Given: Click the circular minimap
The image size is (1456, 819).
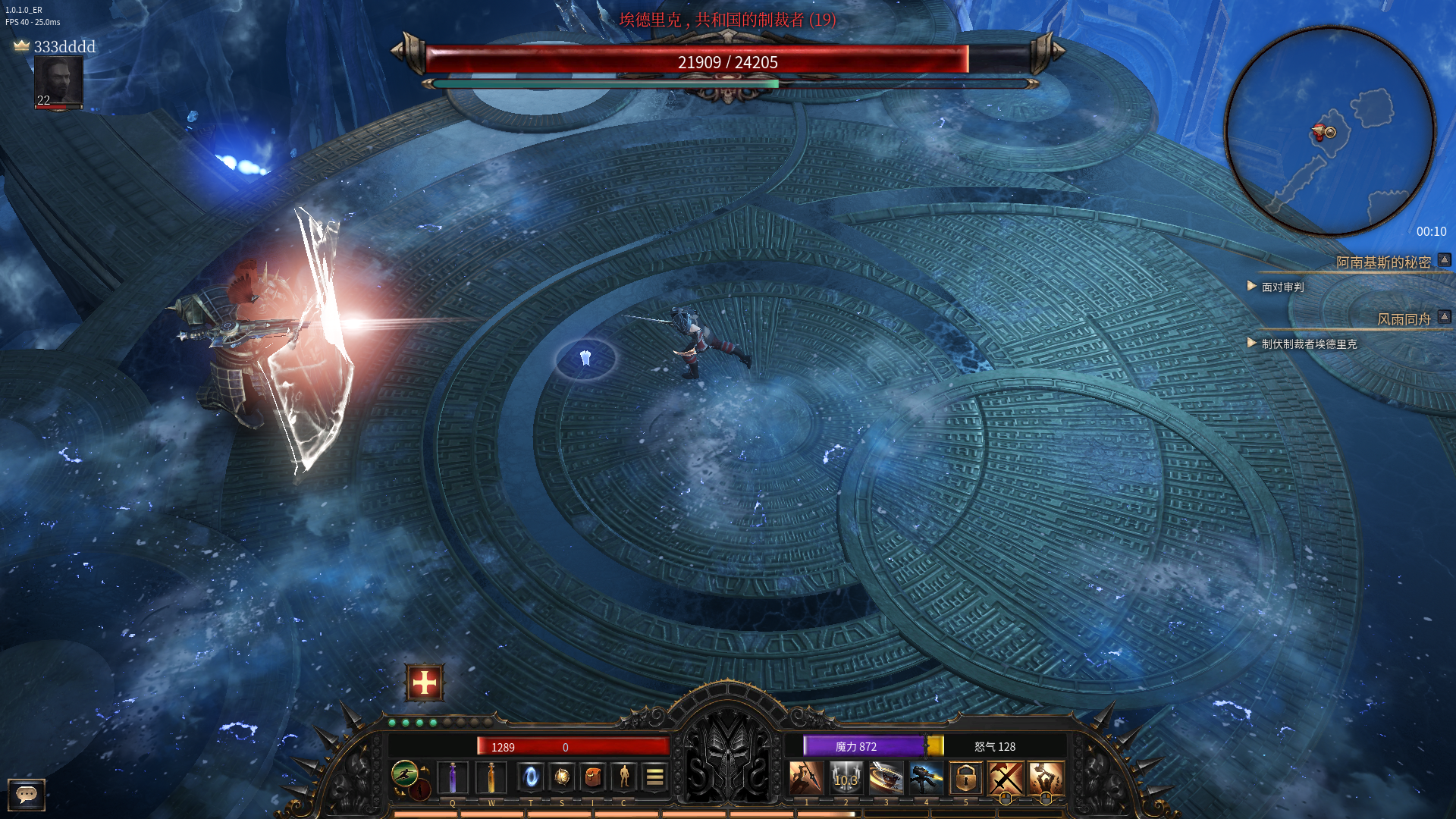Looking at the screenshot, I should (x=1329, y=131).
